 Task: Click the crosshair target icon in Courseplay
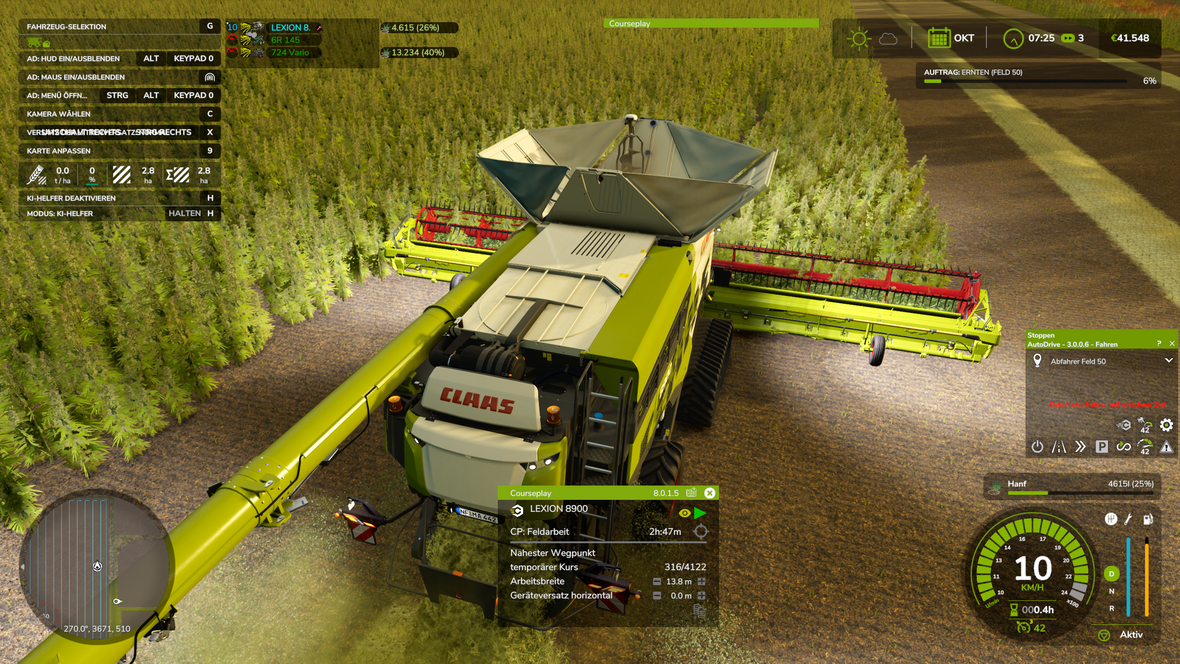click(x=701, y=532)
